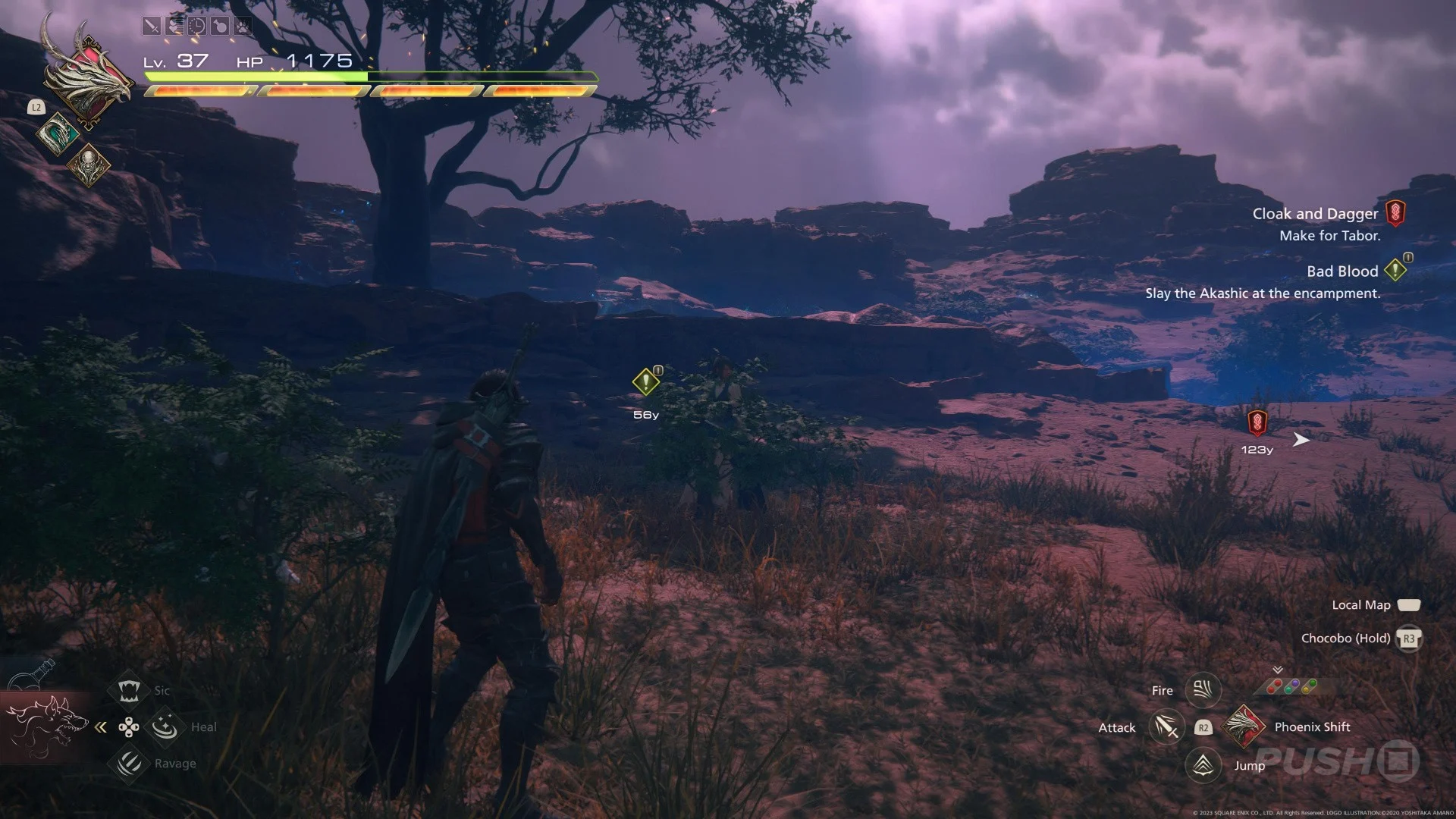Screen dimensions: 1456x819
Task: Use the Attack sword icon
Action: pyautogui.click(x=1166, y=727)
